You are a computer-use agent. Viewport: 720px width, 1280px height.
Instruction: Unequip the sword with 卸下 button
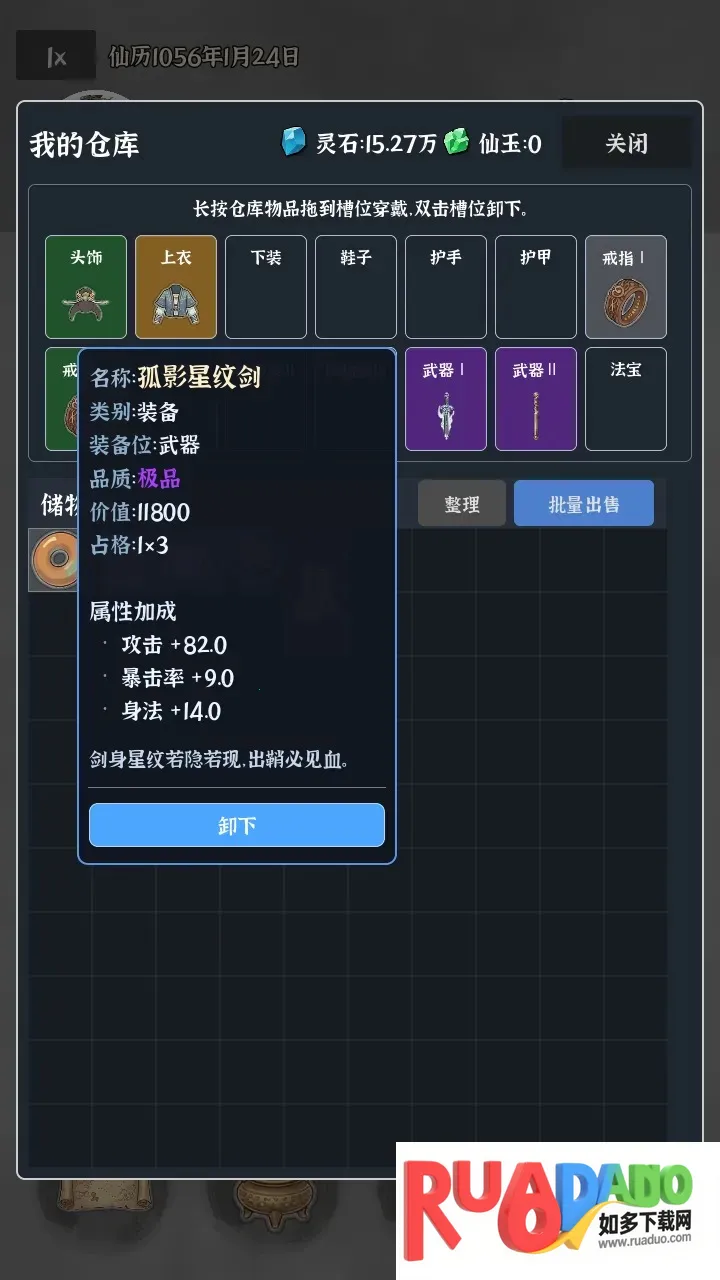click(237, 825)
